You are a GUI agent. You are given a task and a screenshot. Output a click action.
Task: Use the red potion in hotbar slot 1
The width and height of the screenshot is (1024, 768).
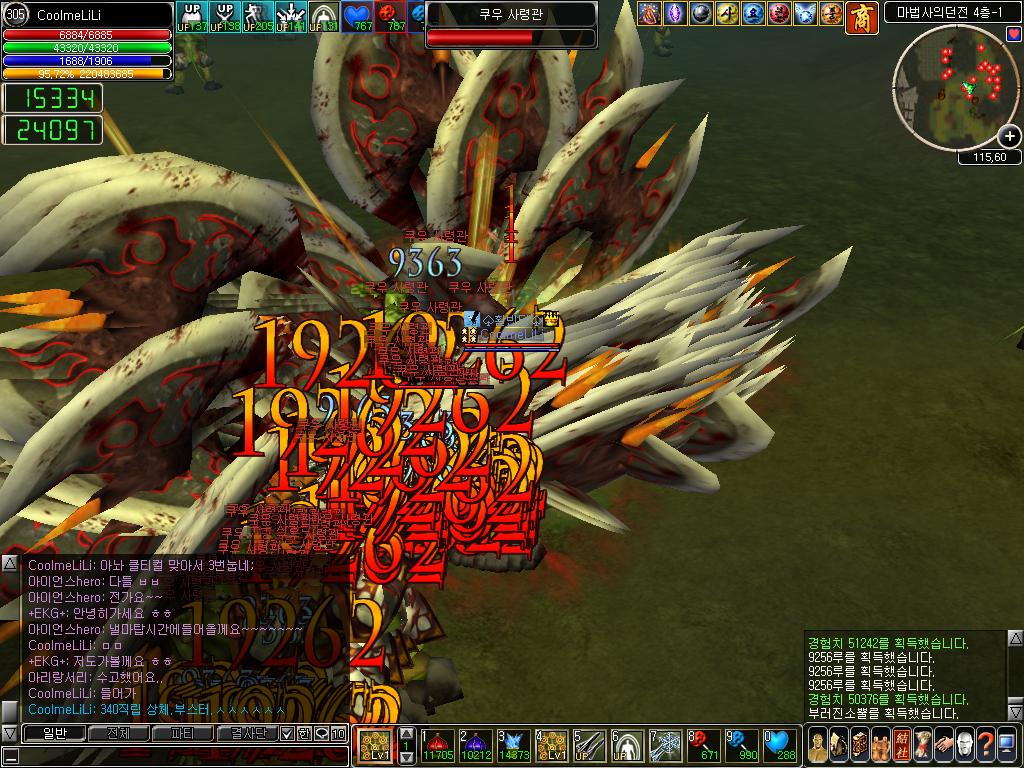point(439,745)
